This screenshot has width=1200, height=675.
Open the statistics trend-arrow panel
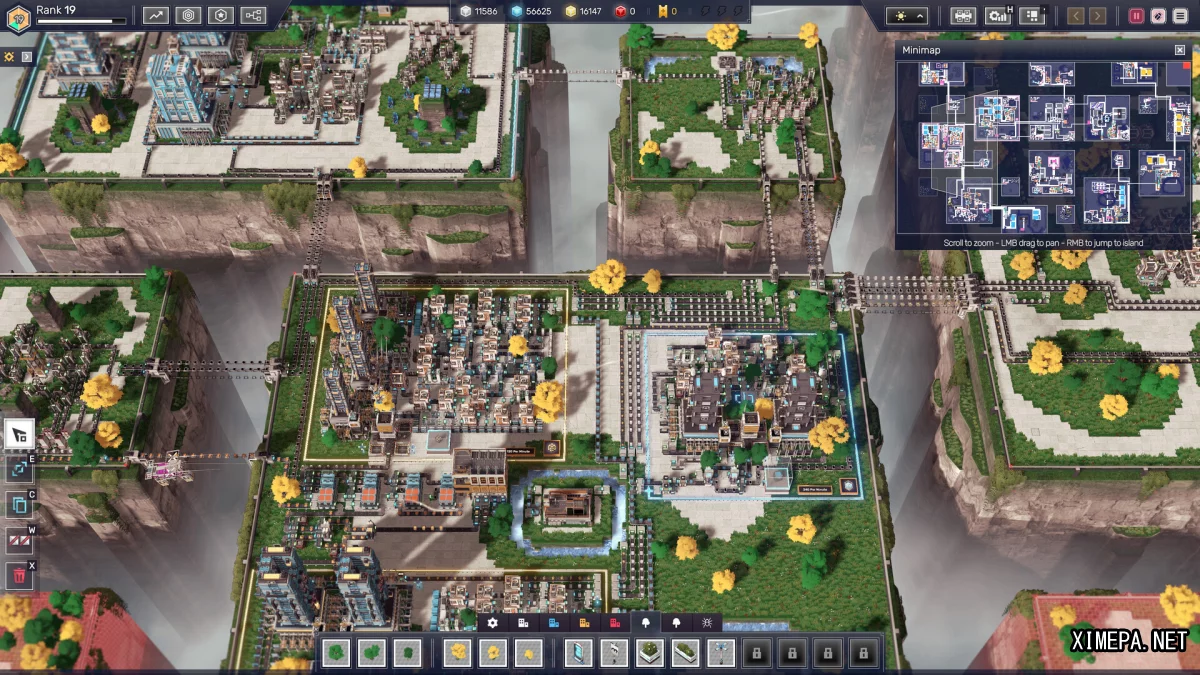click(155, 15)
